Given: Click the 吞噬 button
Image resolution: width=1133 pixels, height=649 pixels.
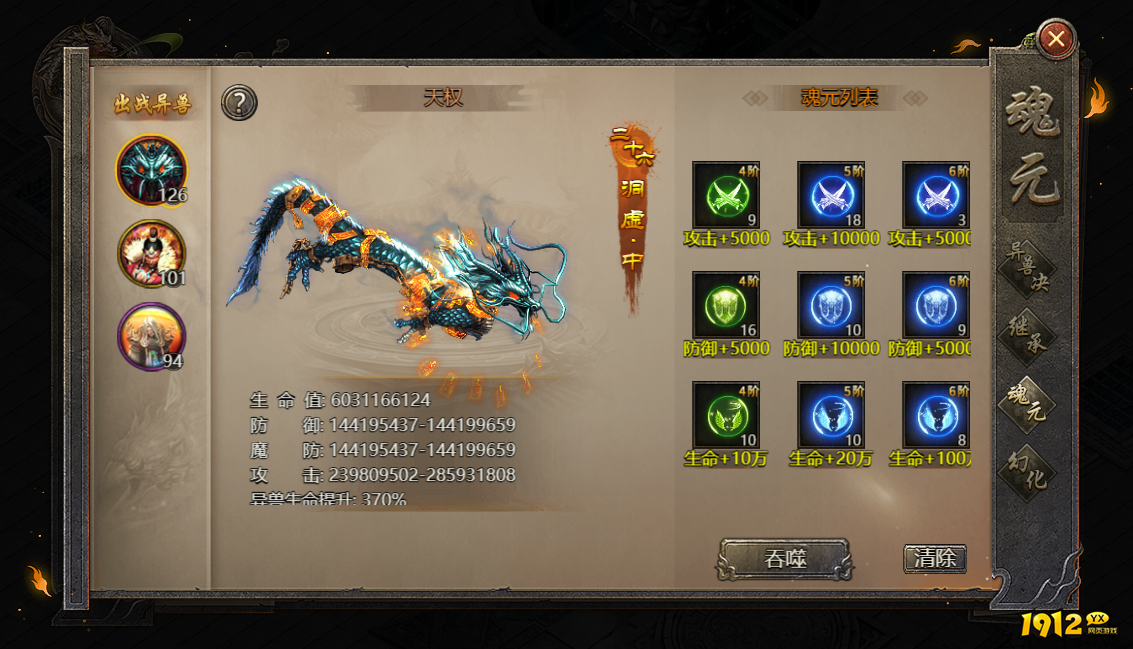Looking at the screenshot, I should click(x=785, y=559).
